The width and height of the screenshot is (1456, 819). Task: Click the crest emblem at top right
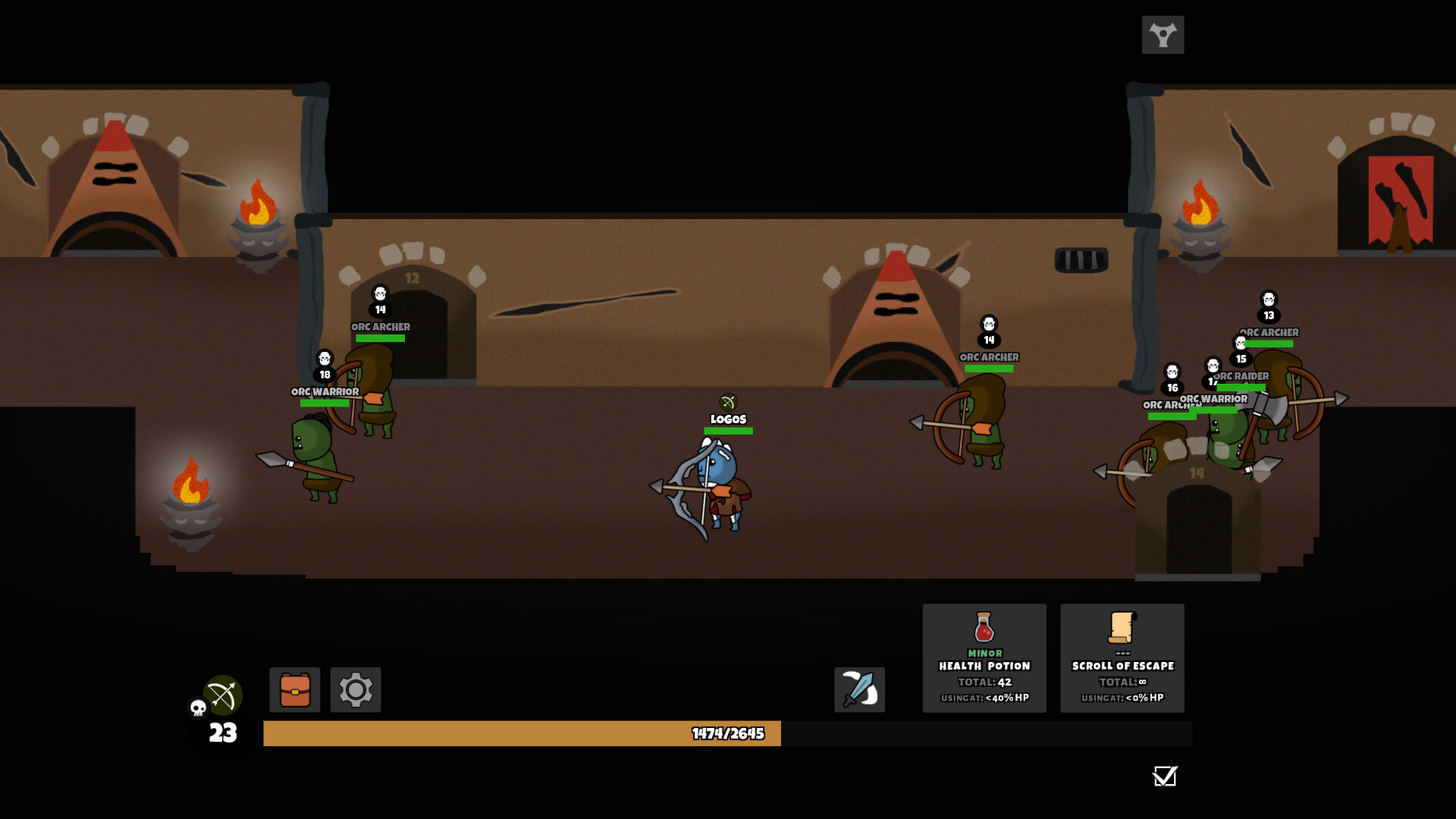coord(1163,35)
